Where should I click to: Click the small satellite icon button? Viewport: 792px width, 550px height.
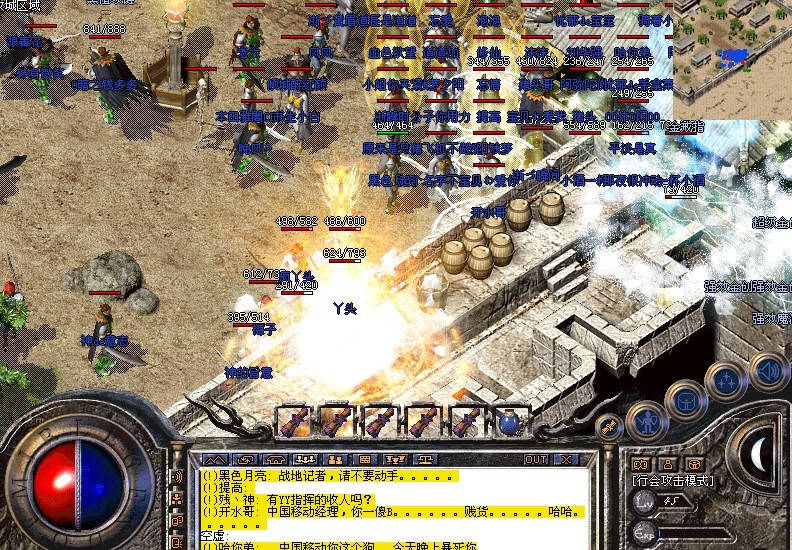point(608,426)
